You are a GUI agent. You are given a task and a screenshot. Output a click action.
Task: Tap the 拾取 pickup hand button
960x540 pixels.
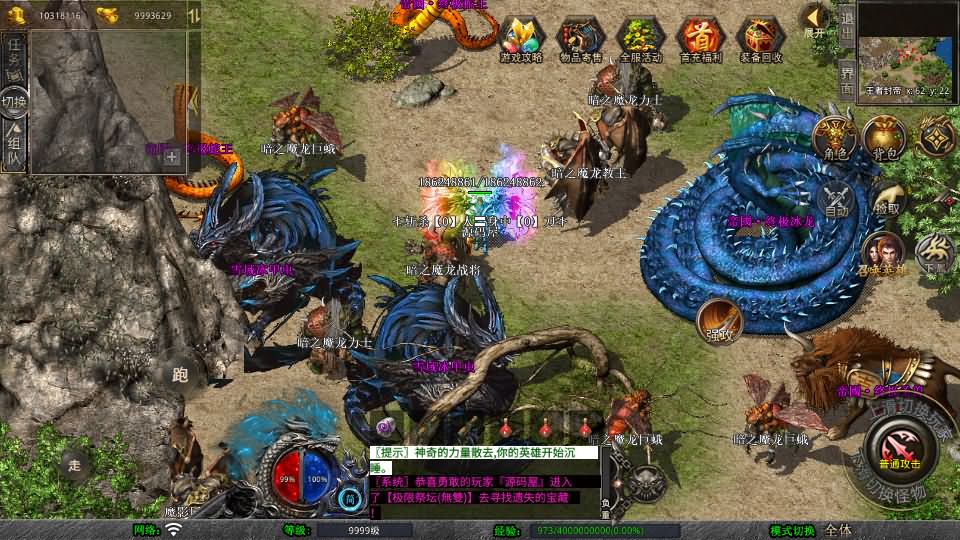(886, 198)
